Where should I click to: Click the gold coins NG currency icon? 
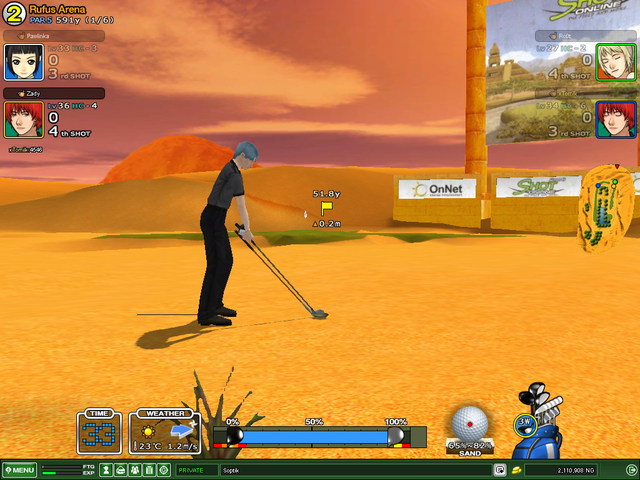coord(516,470)
